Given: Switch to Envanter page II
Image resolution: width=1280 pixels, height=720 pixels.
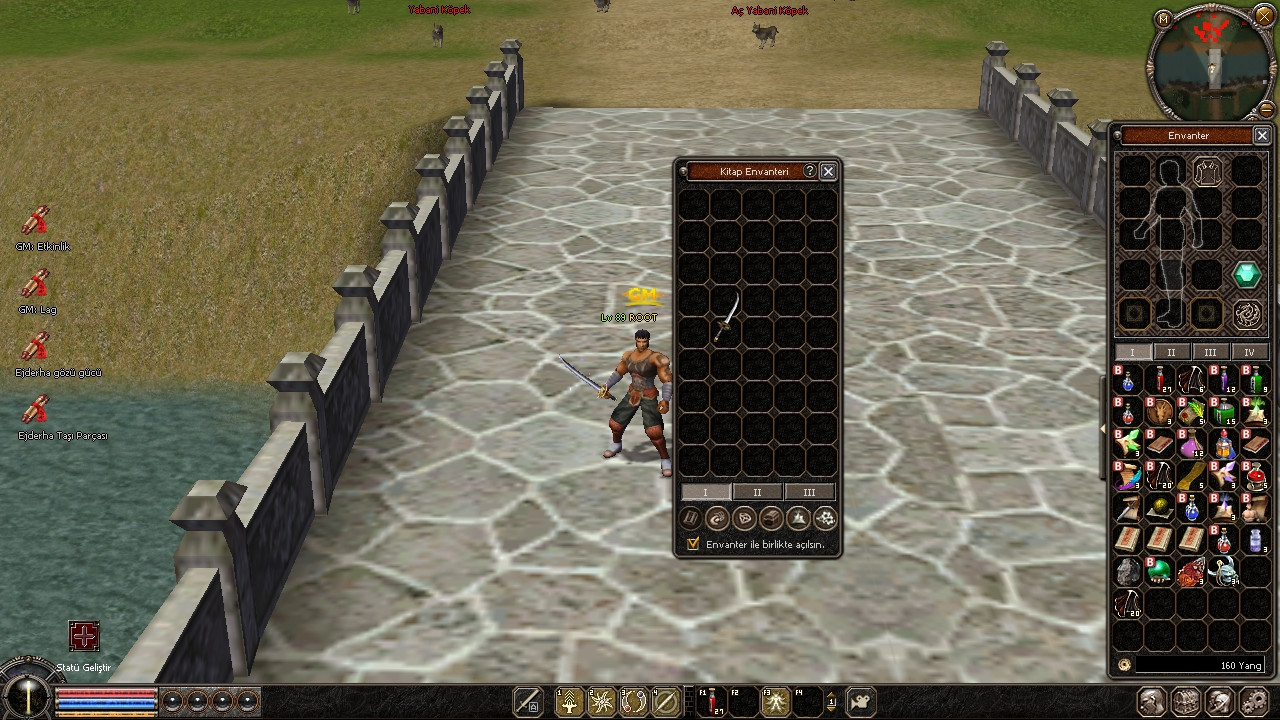Looking at the screenshot, I should (x=1171, y=352).
